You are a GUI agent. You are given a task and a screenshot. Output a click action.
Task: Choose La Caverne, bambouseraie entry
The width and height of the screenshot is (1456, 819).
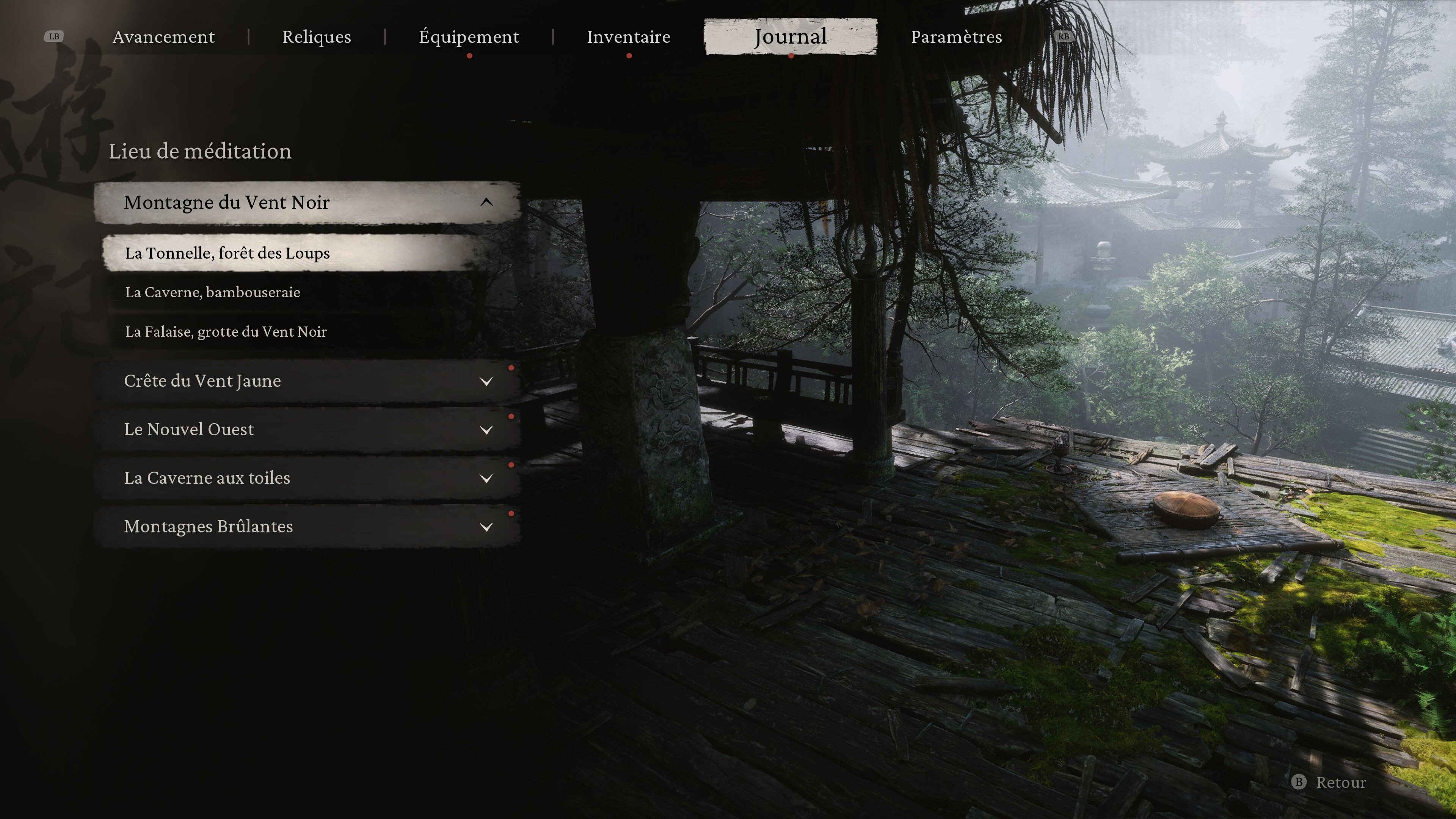tap(212, 292)
